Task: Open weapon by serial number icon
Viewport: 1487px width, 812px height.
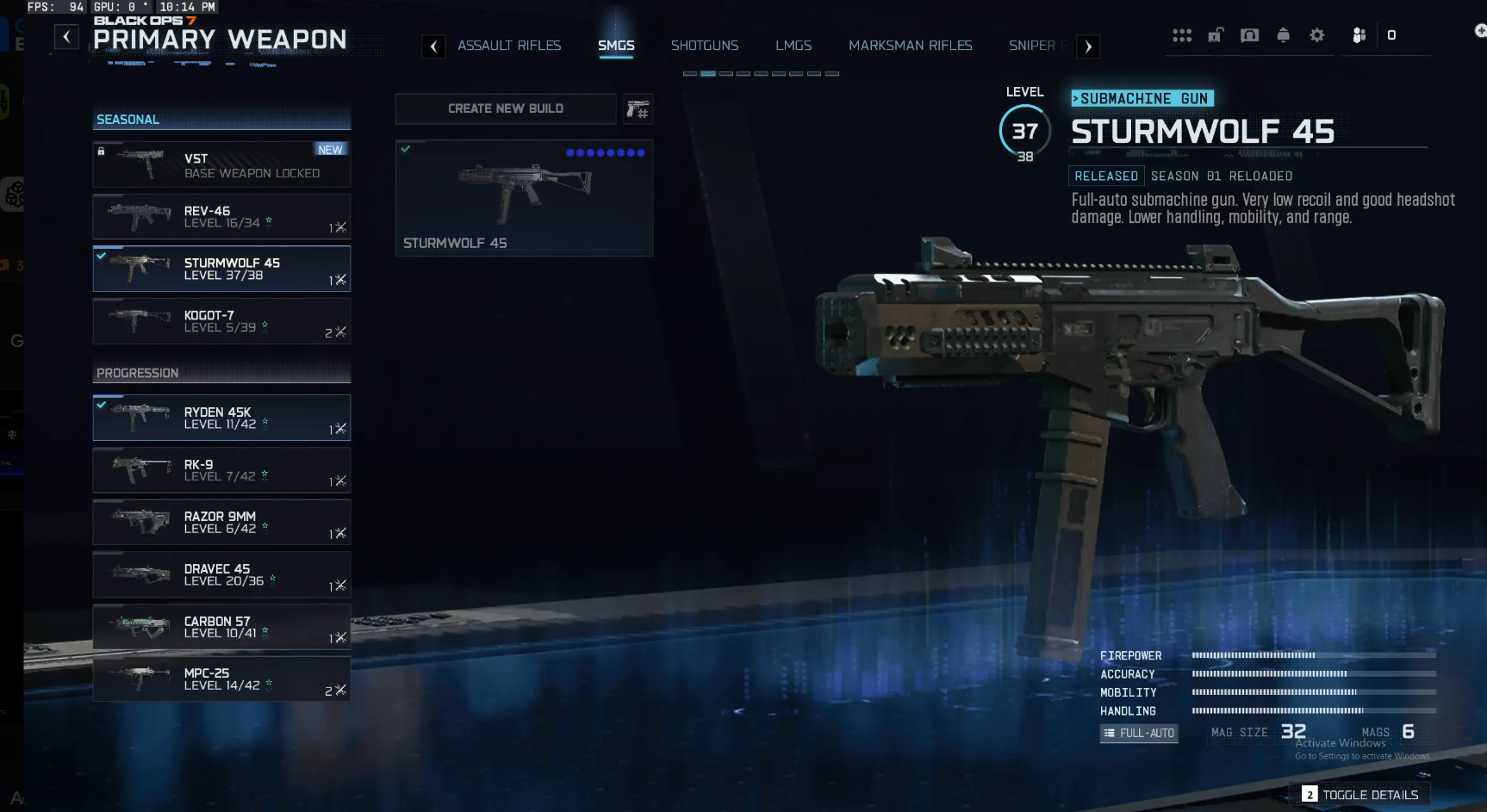Action: point(638,108)
